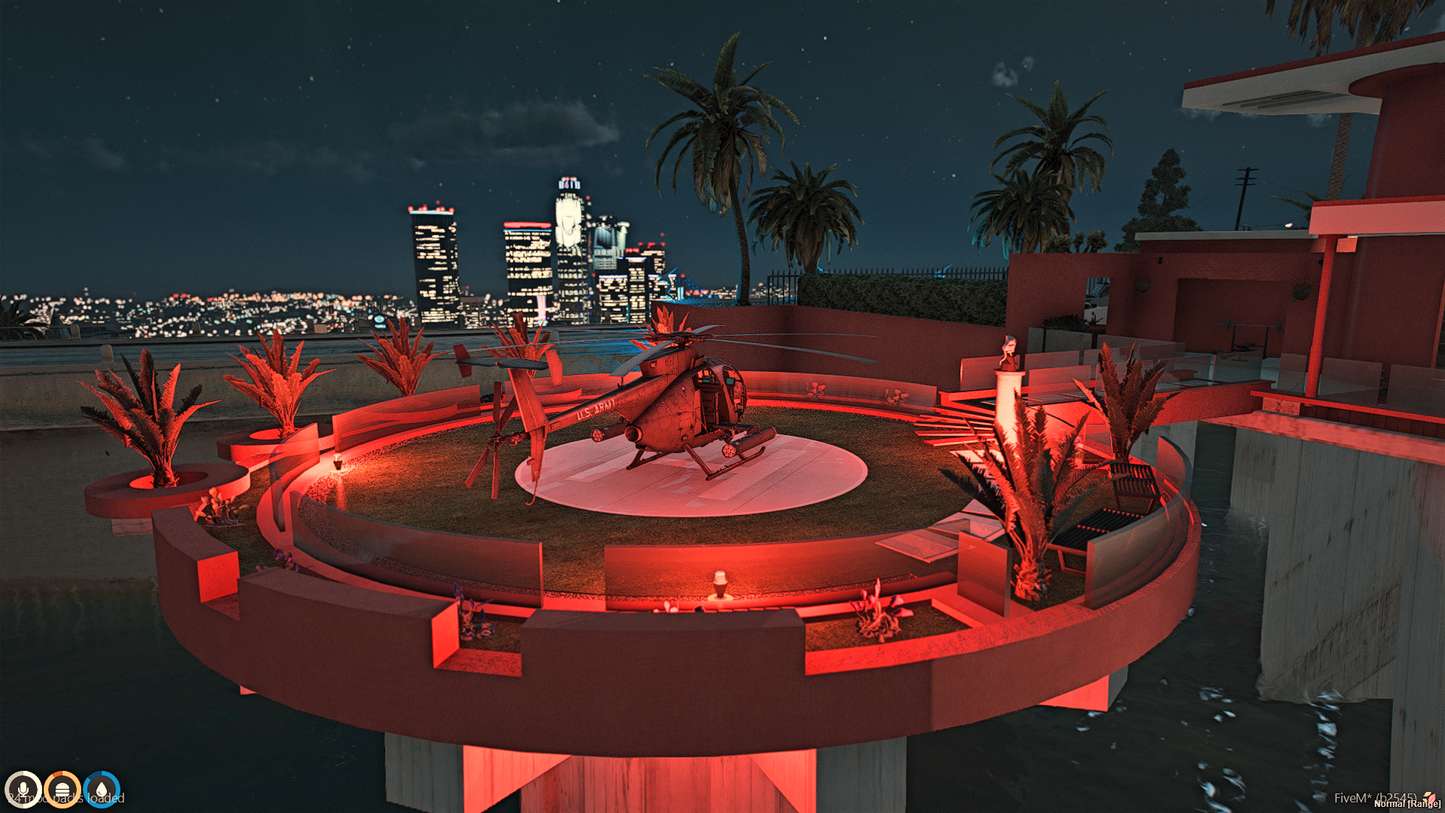
Task: Click the microphone voice status icon
Action: pos(22,789)
